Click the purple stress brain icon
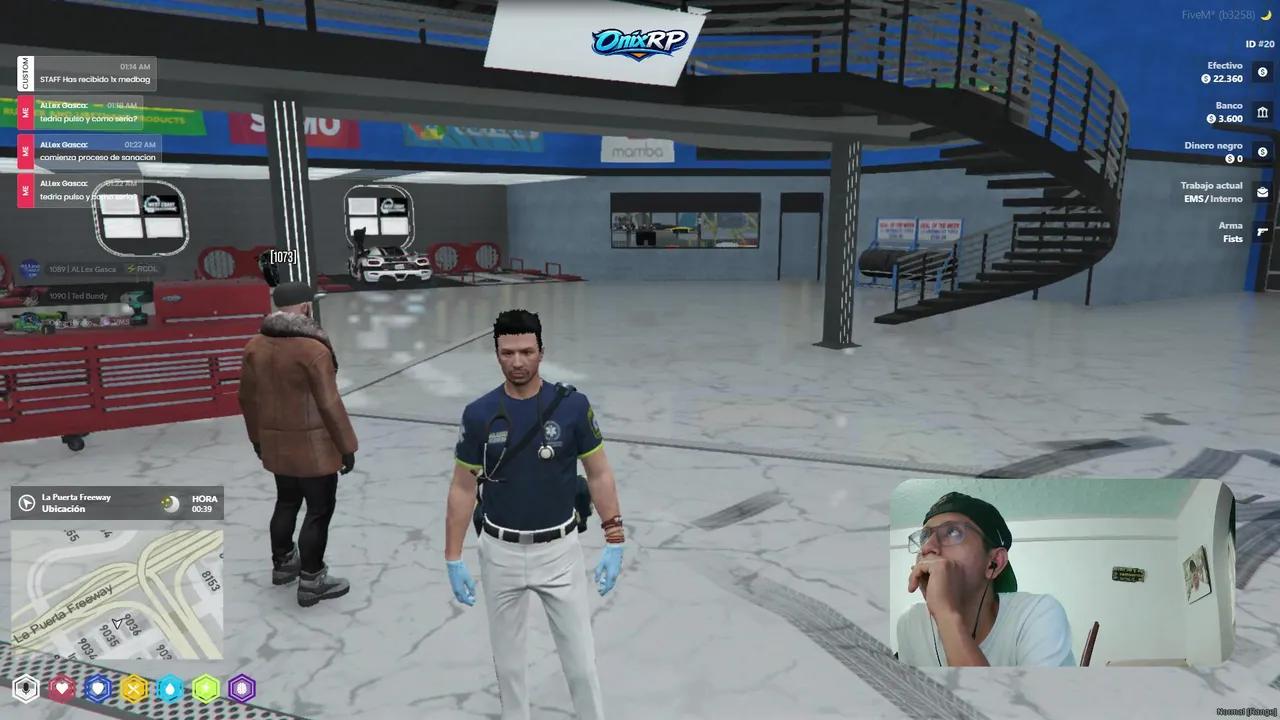 [x=241, y=688]
